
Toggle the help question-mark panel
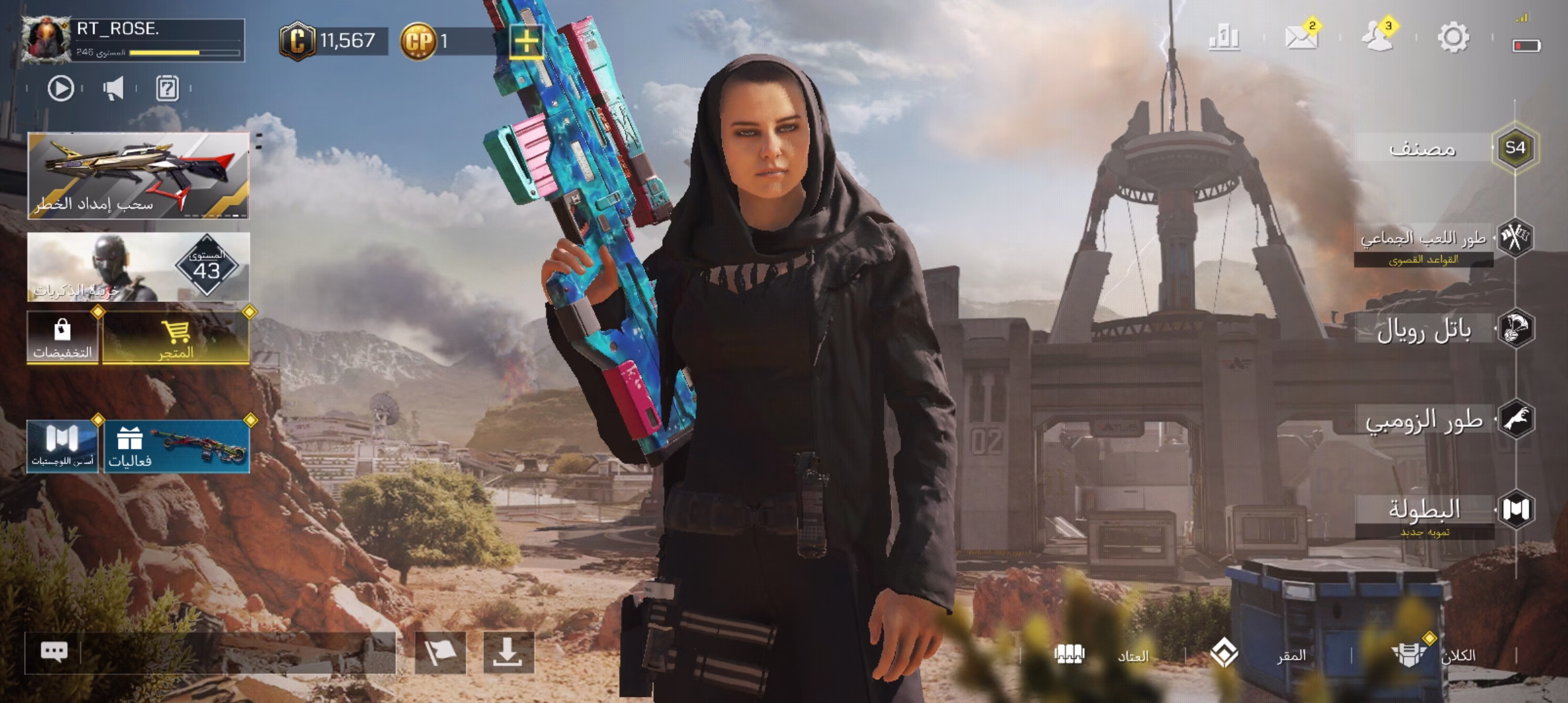point(167,90)
